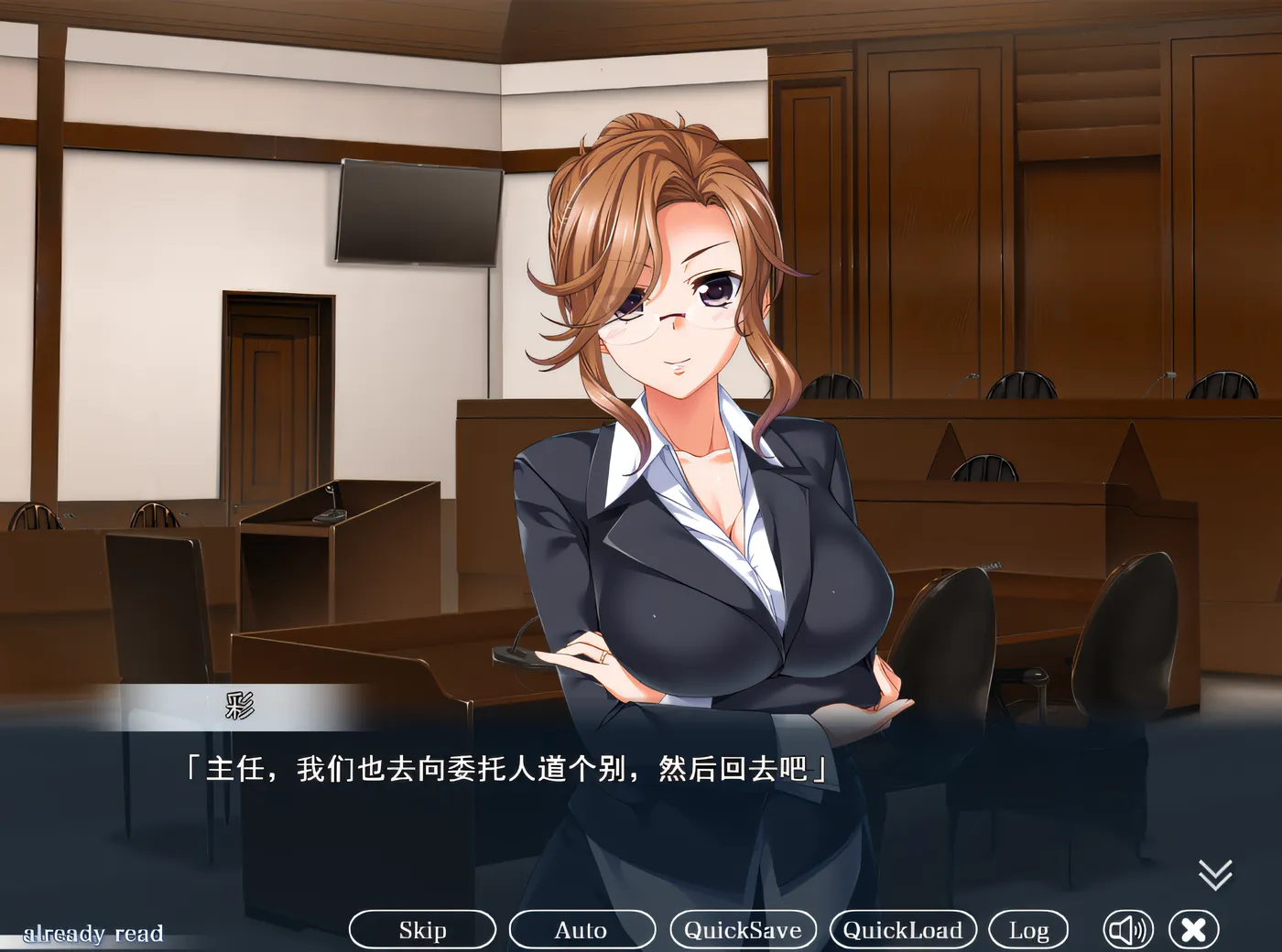Enable Auto text playback mode
The height and width of the screenshot is (952, 1282).
pos(581,929)
